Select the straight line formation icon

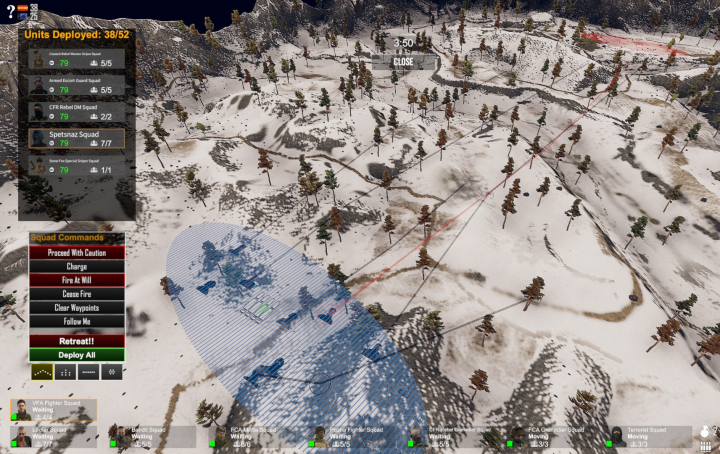pyautogui.click(x=88, y=372)
